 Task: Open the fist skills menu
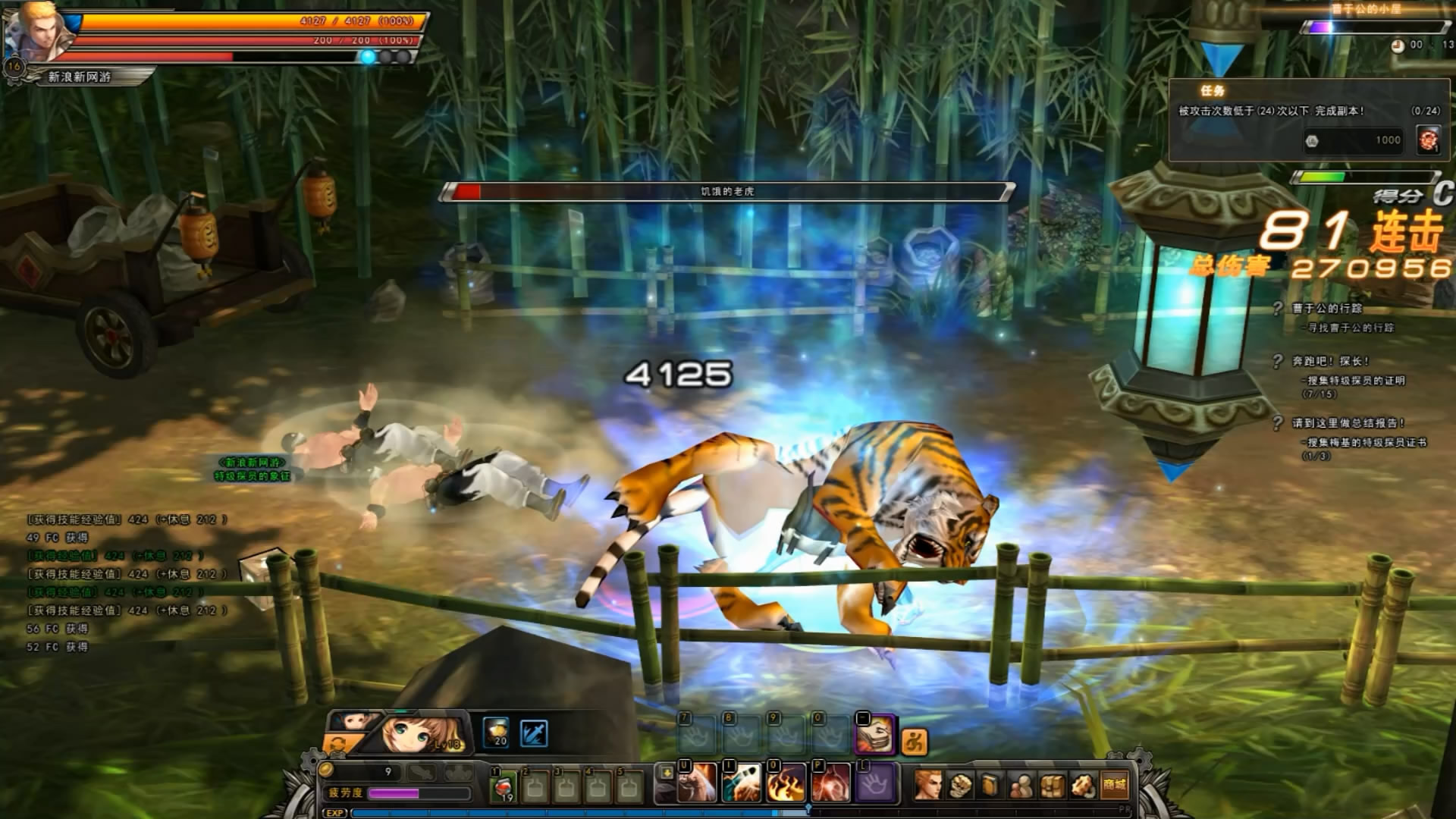960,785
